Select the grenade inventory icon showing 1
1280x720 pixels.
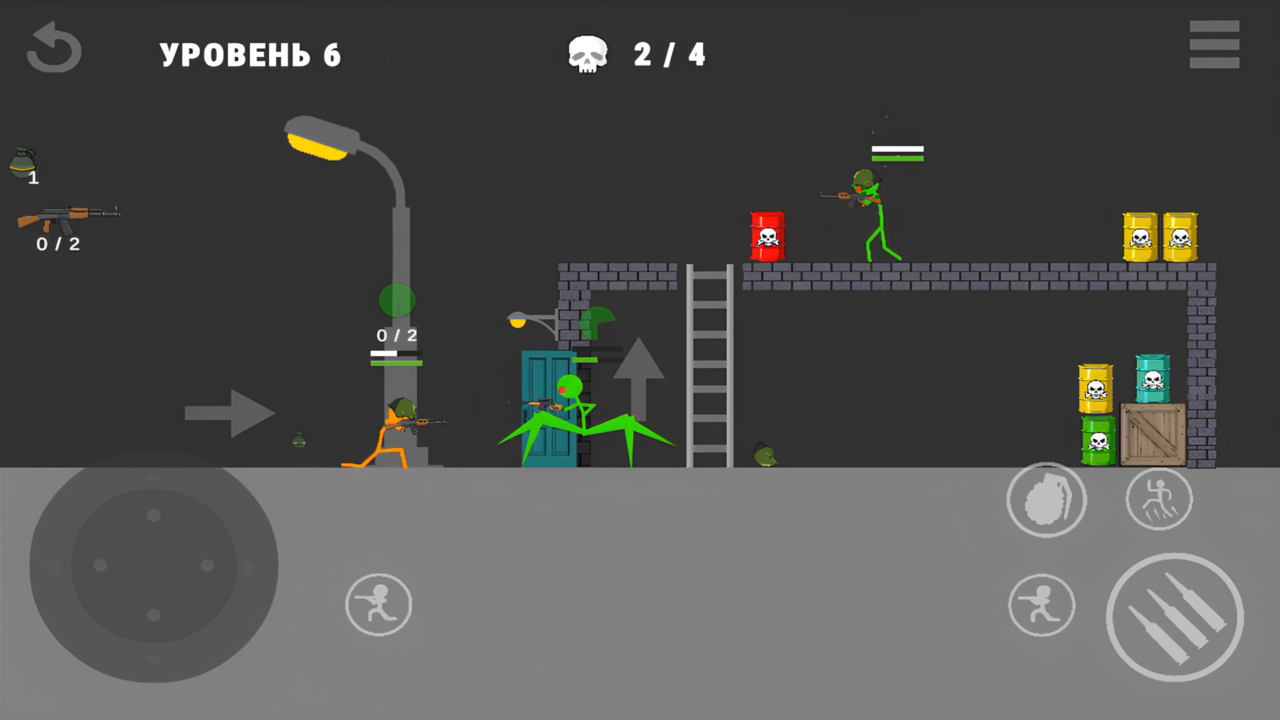(25, 160)
